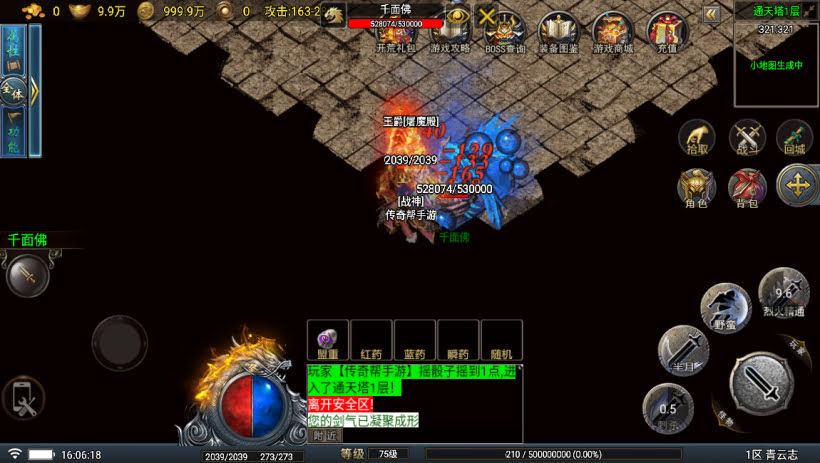
Task: Toggle the 战斗 combat button
Action: tap(747, 138)
